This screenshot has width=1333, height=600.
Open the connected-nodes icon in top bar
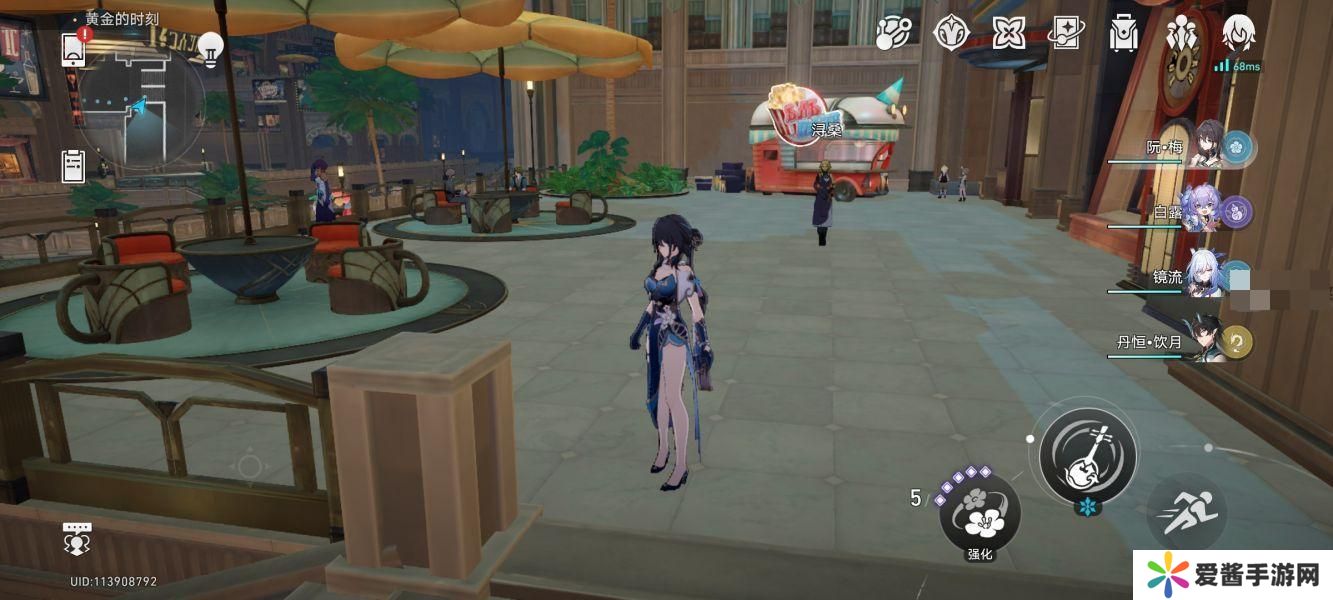click(x=892, y=34)
